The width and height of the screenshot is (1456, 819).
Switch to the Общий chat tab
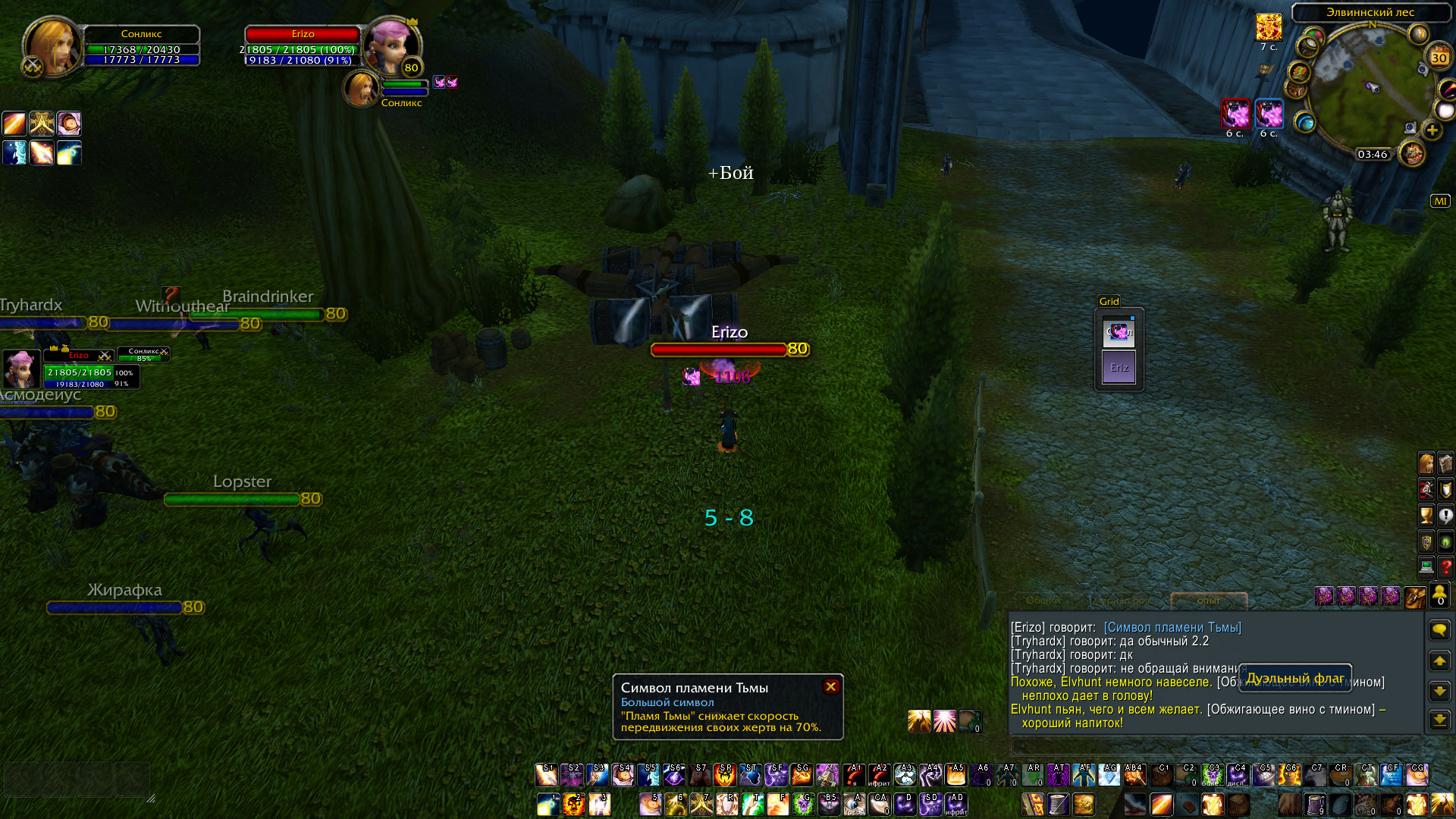[1043, 601]
